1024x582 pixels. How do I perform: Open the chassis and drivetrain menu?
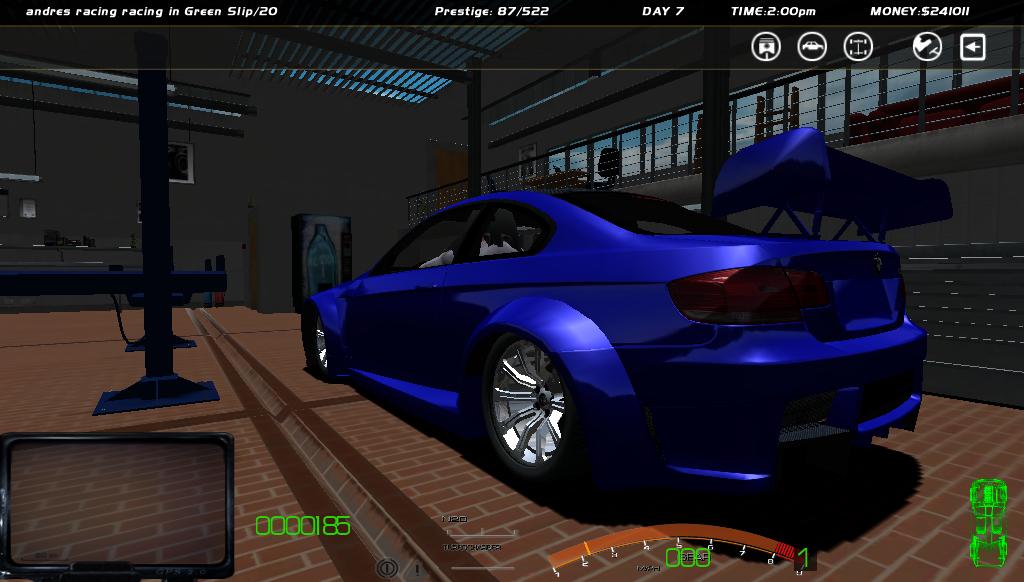(858, 46)
